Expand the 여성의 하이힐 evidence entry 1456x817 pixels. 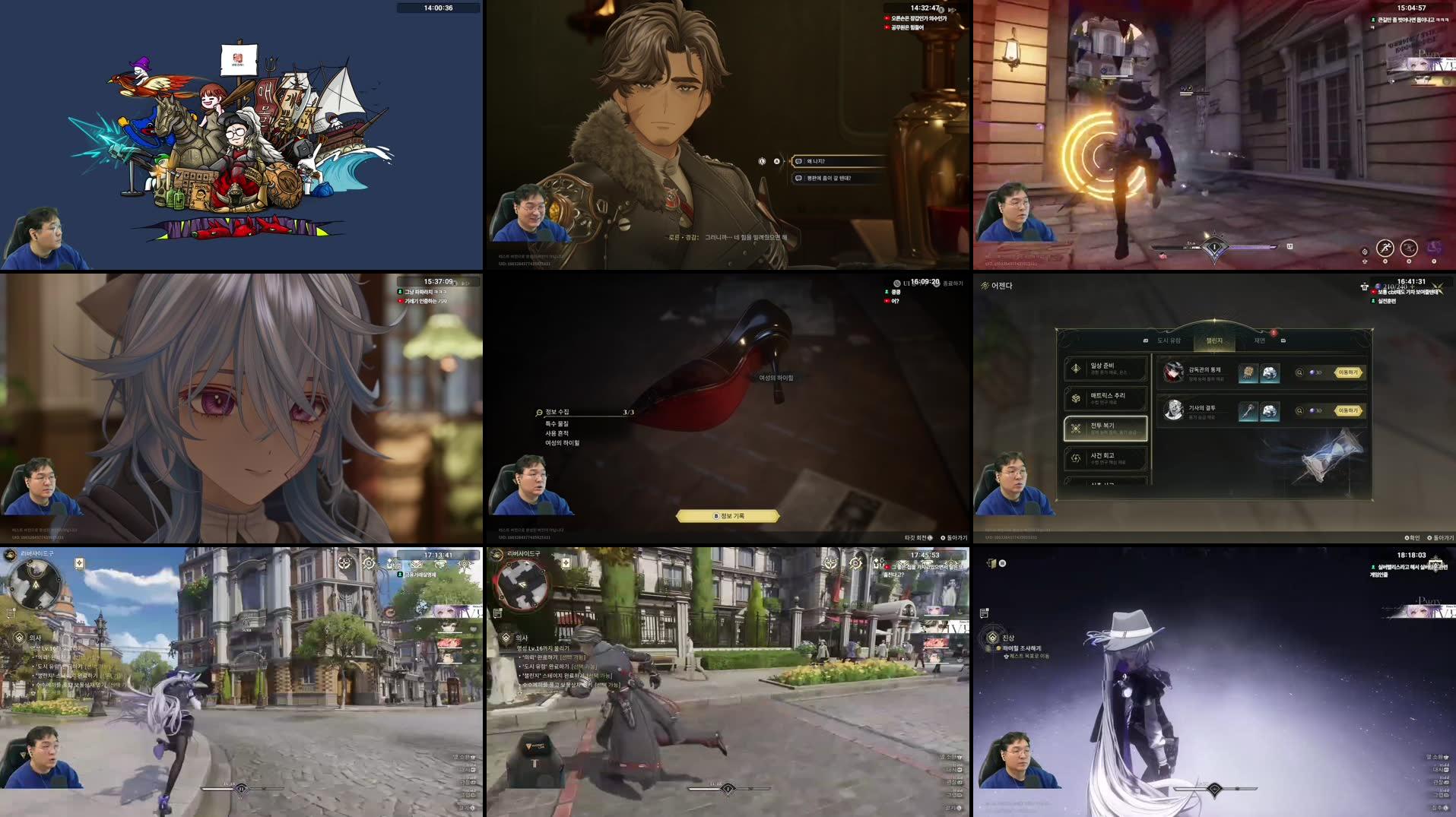pos(563,444)
